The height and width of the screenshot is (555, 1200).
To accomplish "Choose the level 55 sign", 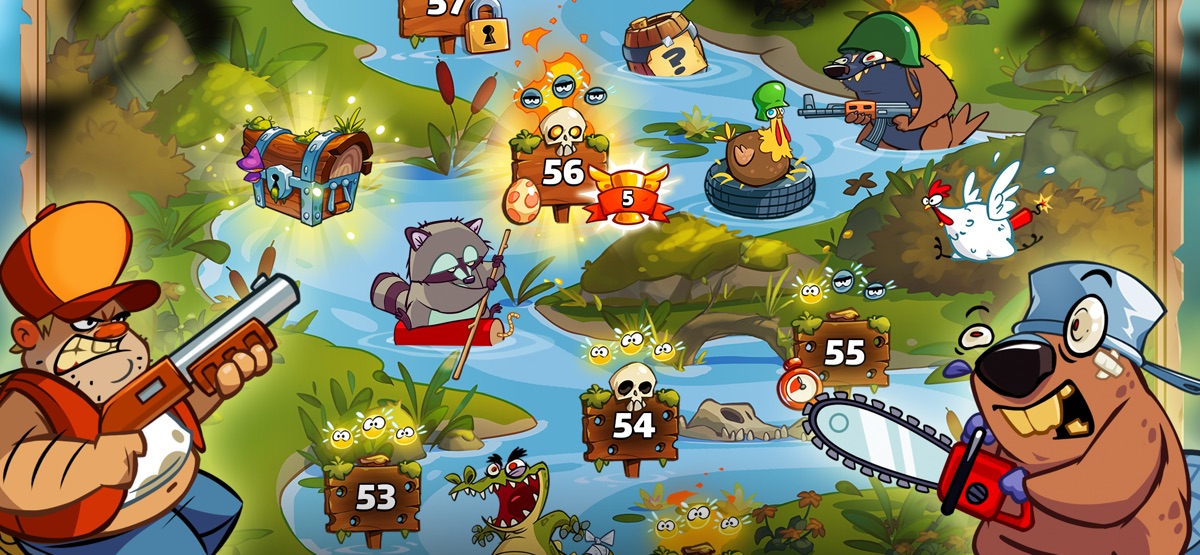I will tap(843, 352).
